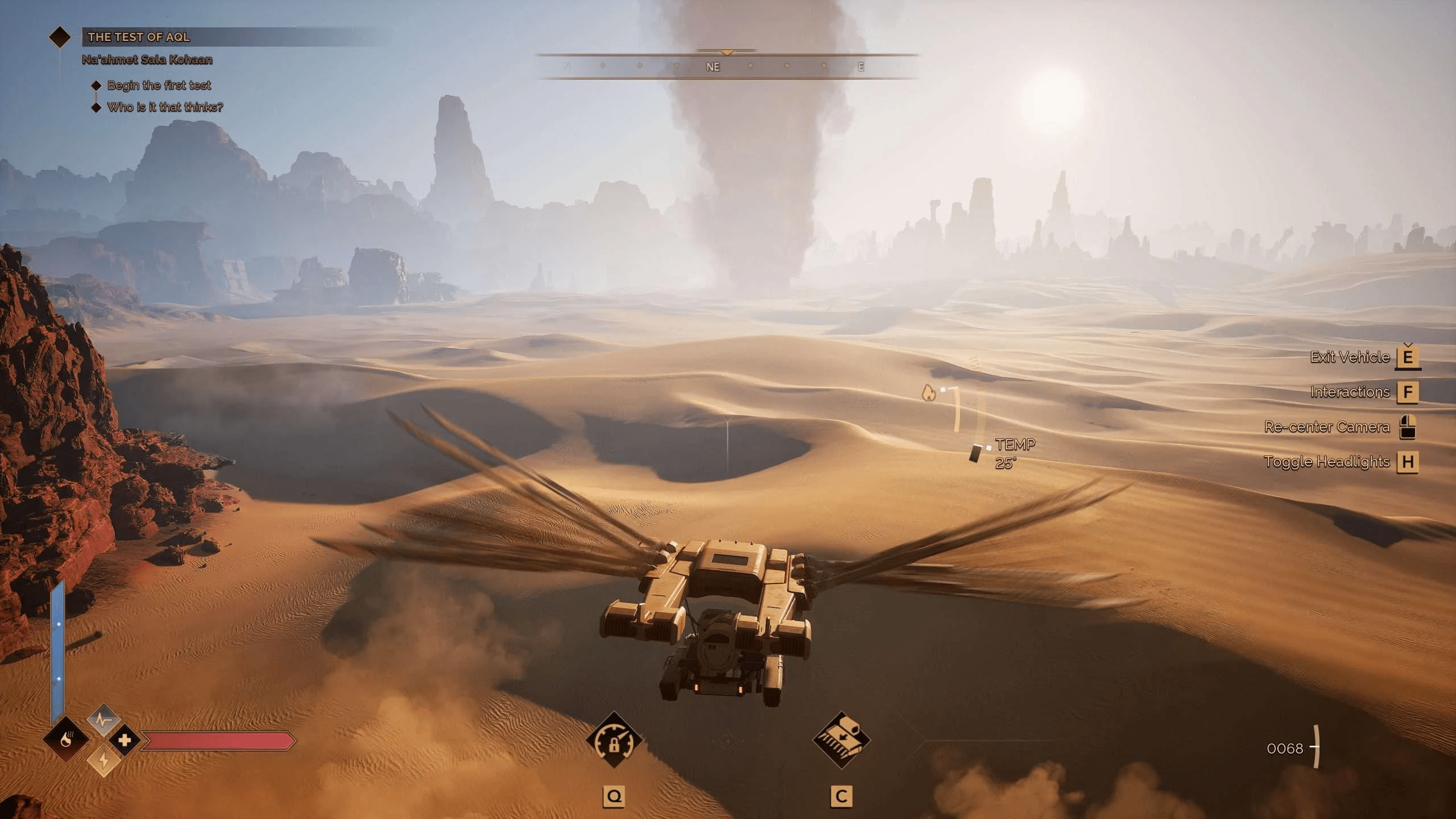The height and width of the screenshot is (819, 1456).
Task: Expand the objective Begin the first test
Action: [159, 85]
